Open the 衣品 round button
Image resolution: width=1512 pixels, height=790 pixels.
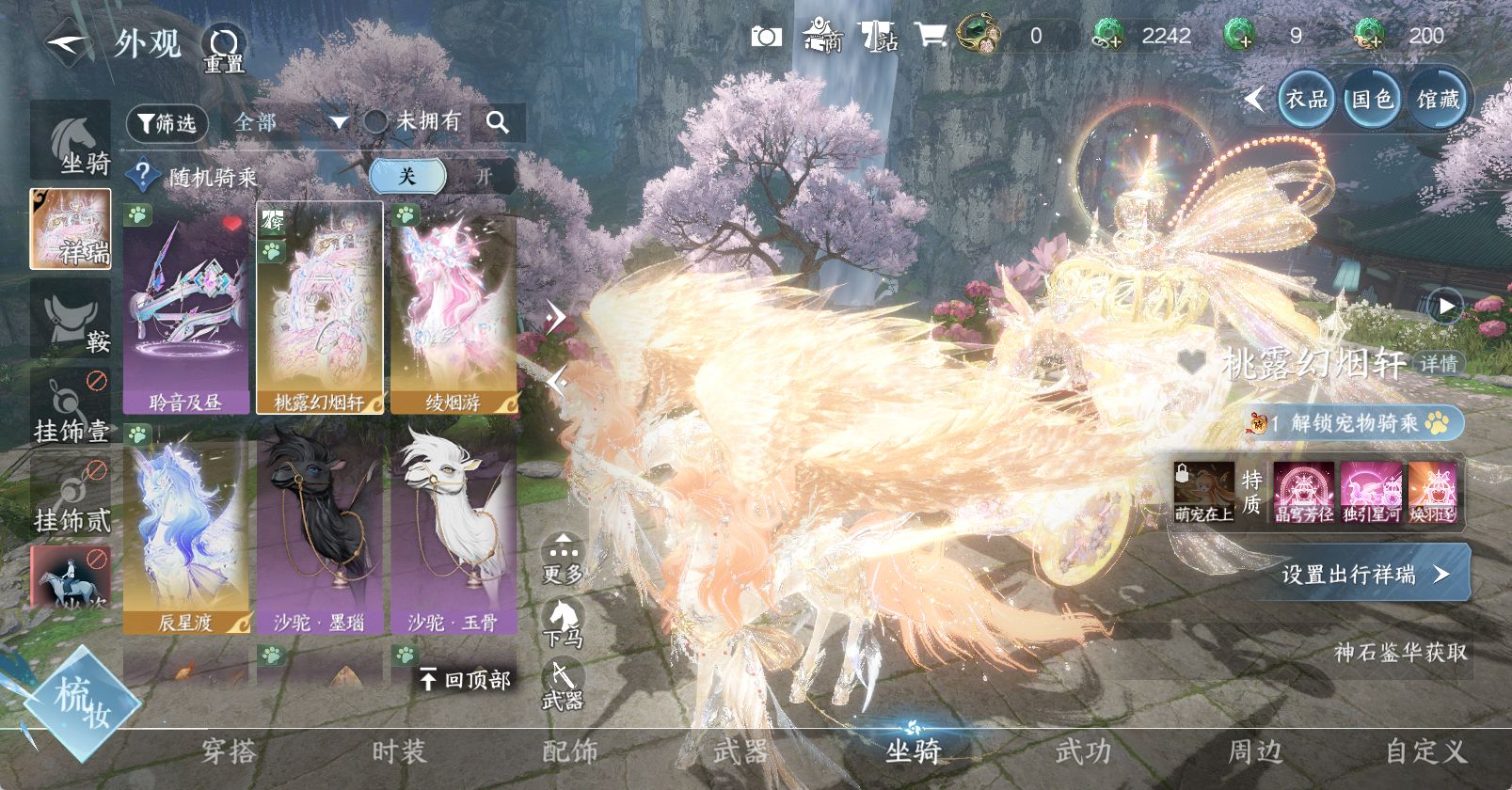(x=1306, y=99)
